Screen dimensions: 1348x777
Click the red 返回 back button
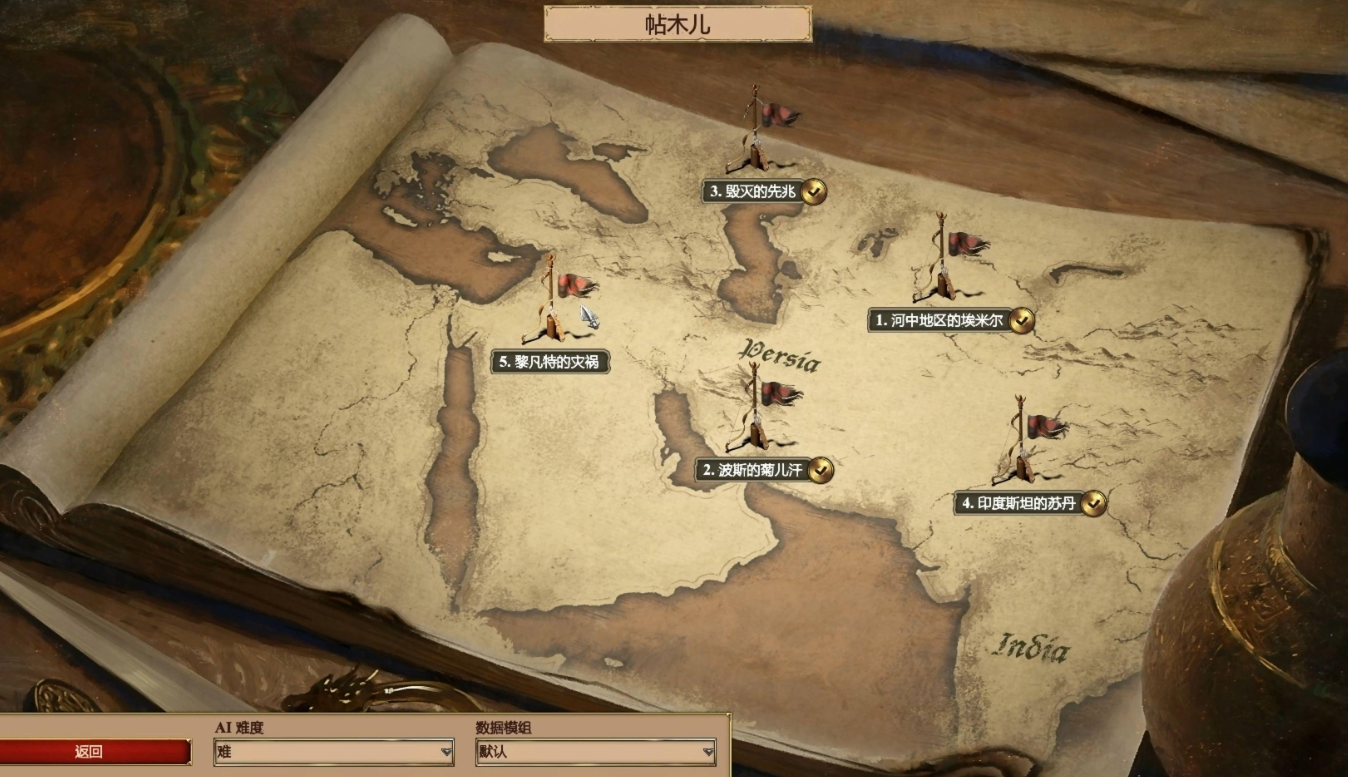[90, 752]
